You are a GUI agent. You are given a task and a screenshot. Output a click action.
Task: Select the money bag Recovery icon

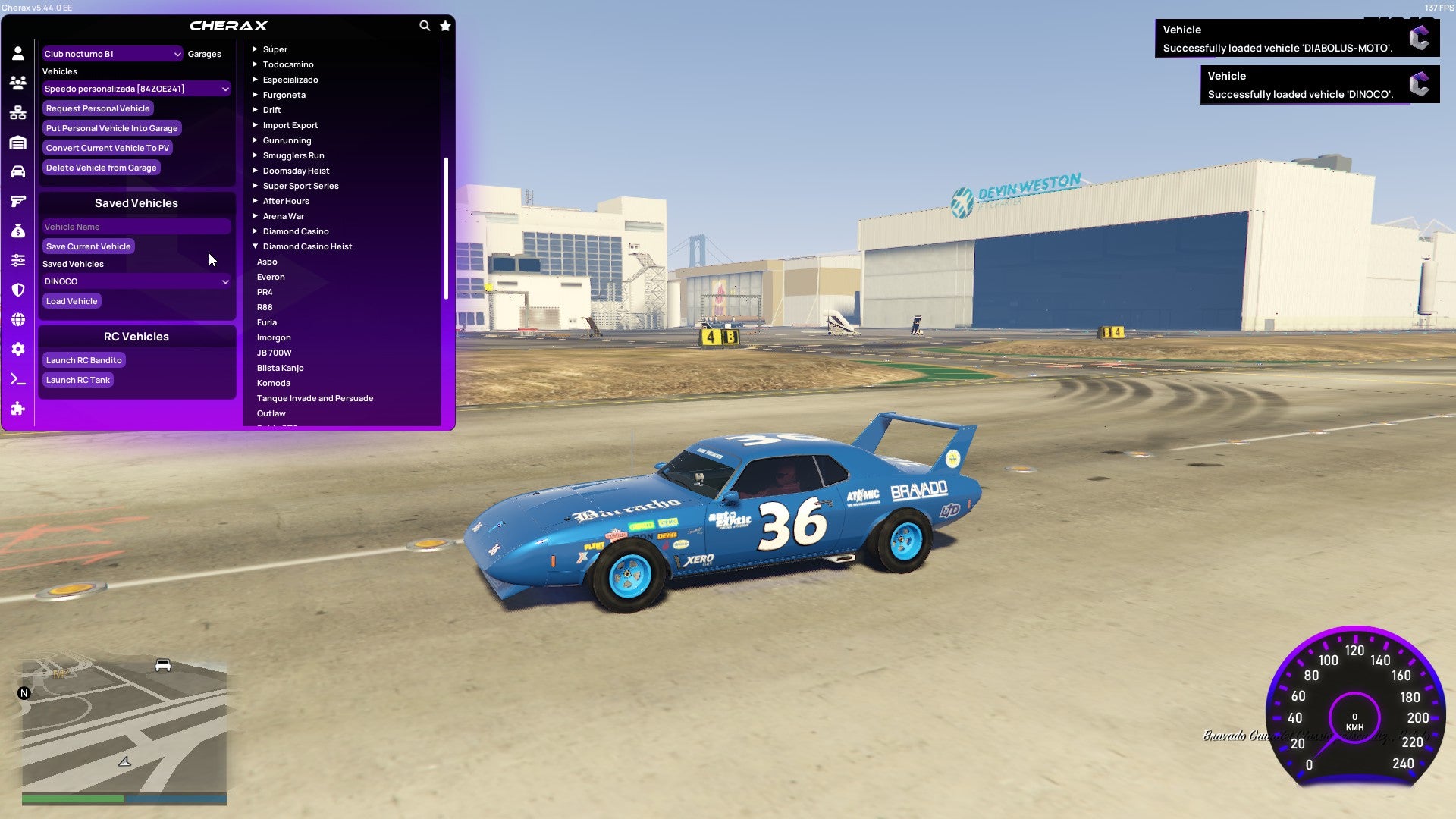coord(17,231)
